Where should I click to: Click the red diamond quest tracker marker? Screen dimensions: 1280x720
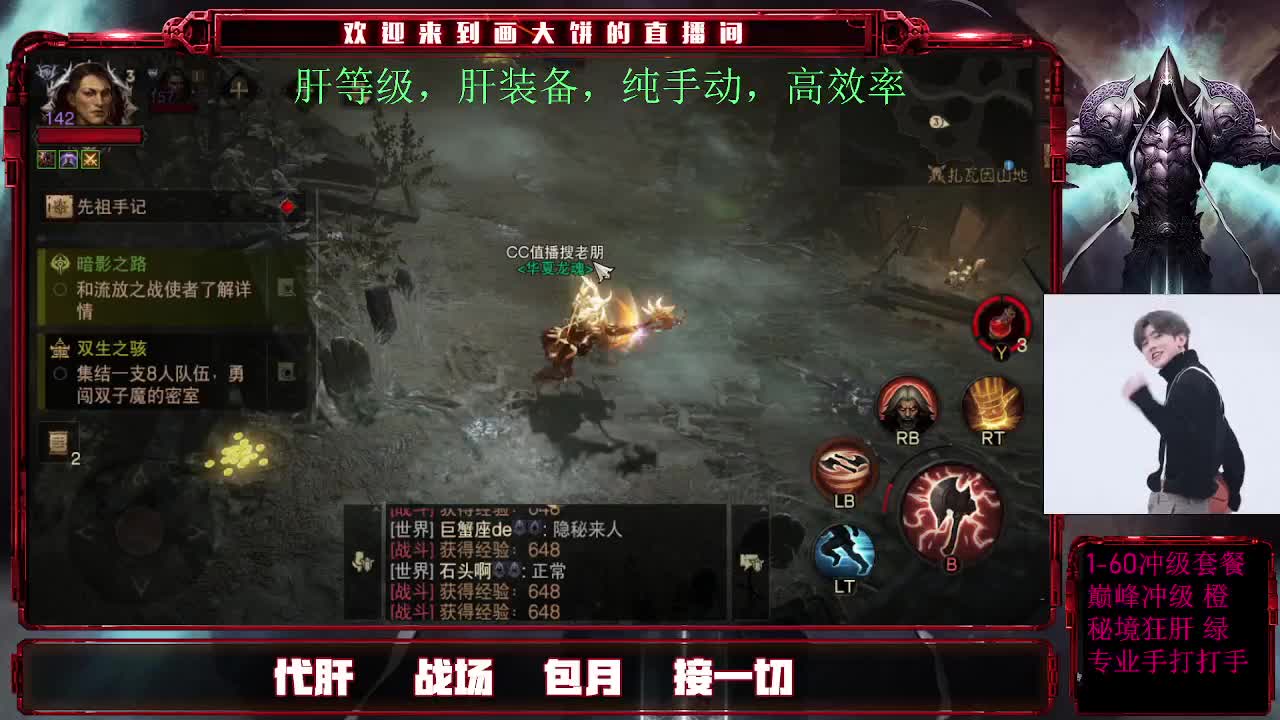tap(284, 206)
